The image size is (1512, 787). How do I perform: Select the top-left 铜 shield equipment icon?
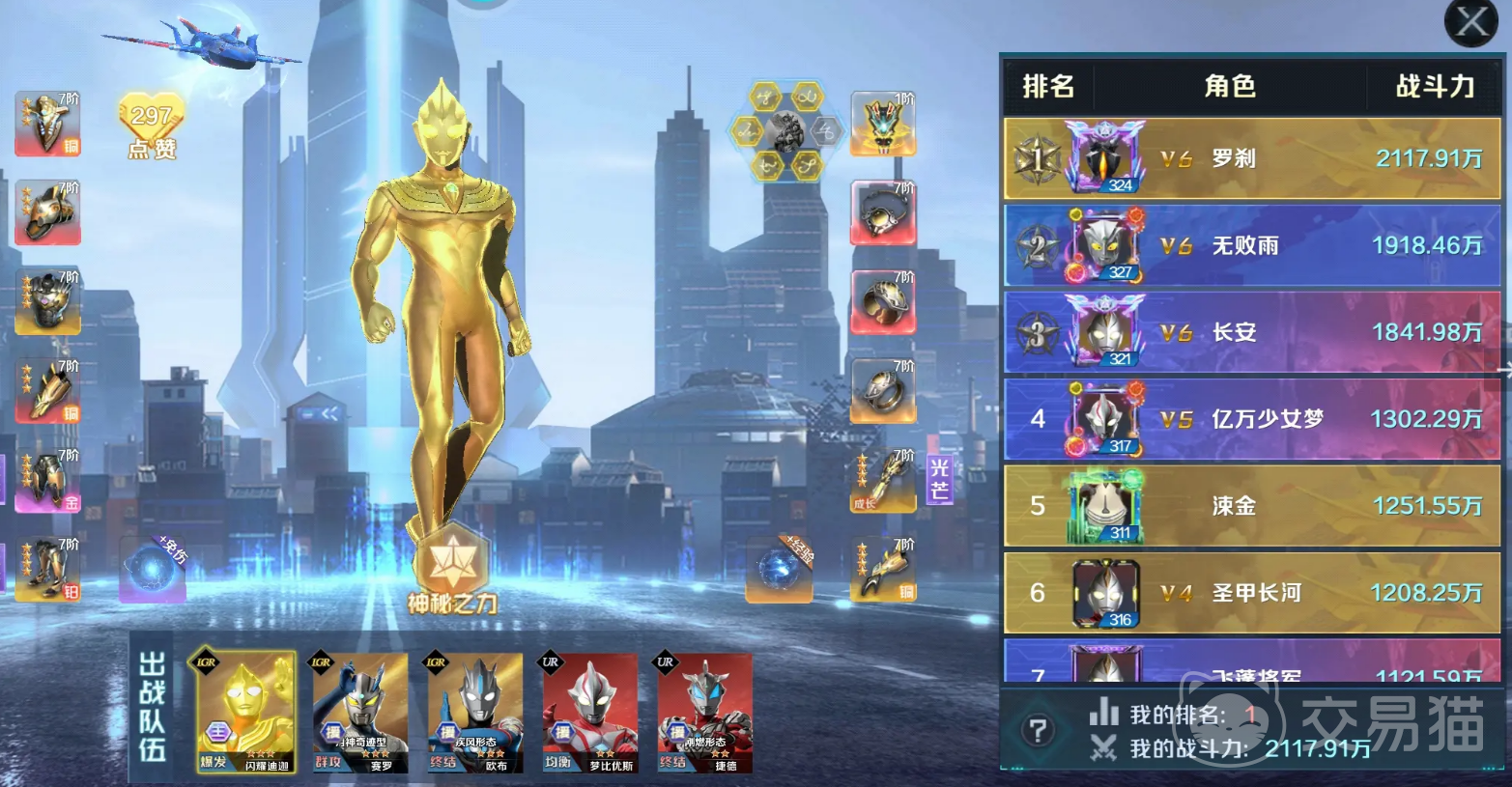tap(46, 124)
